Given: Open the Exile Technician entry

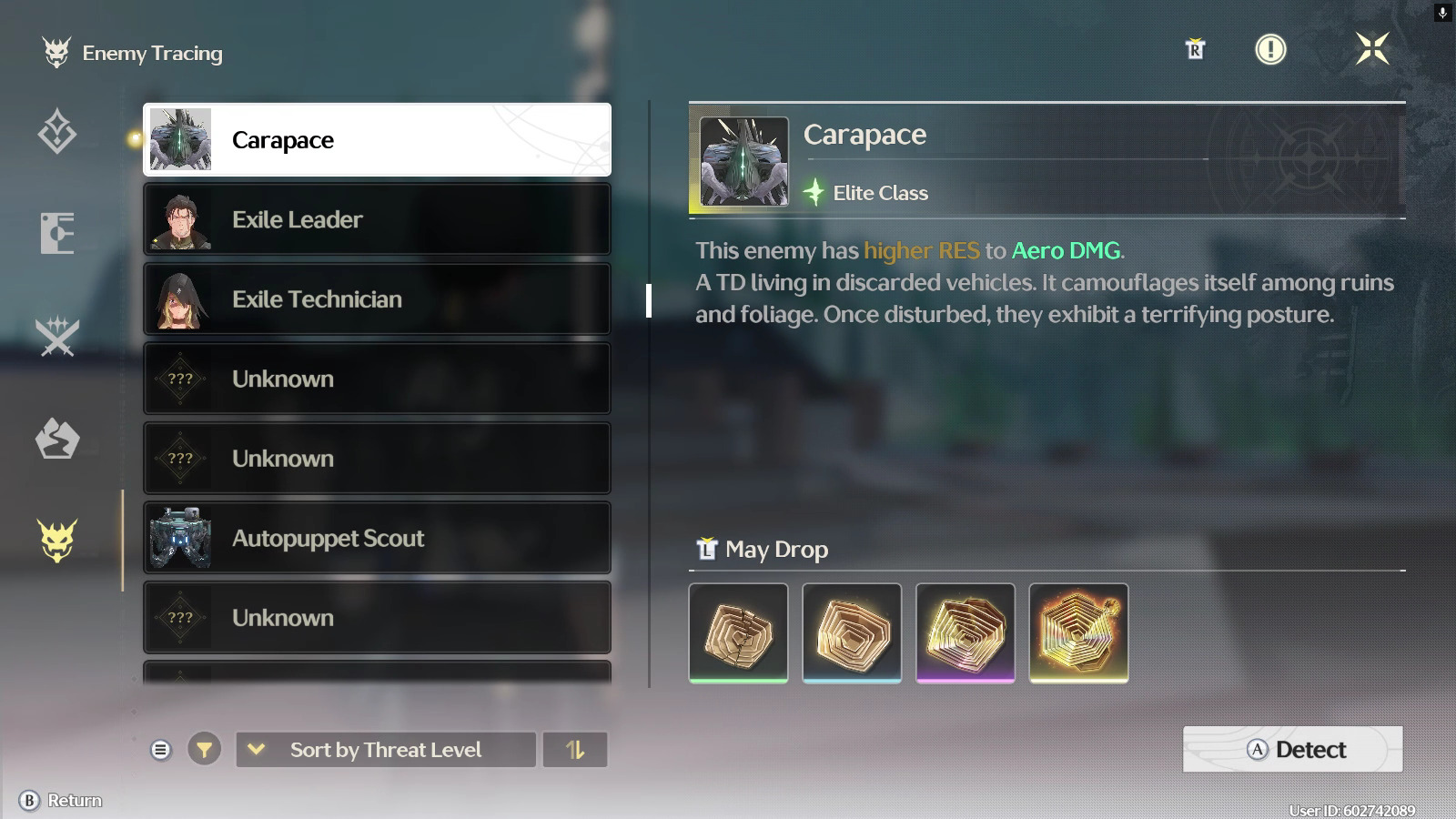Looking at the screenshot, I should 377,299.
